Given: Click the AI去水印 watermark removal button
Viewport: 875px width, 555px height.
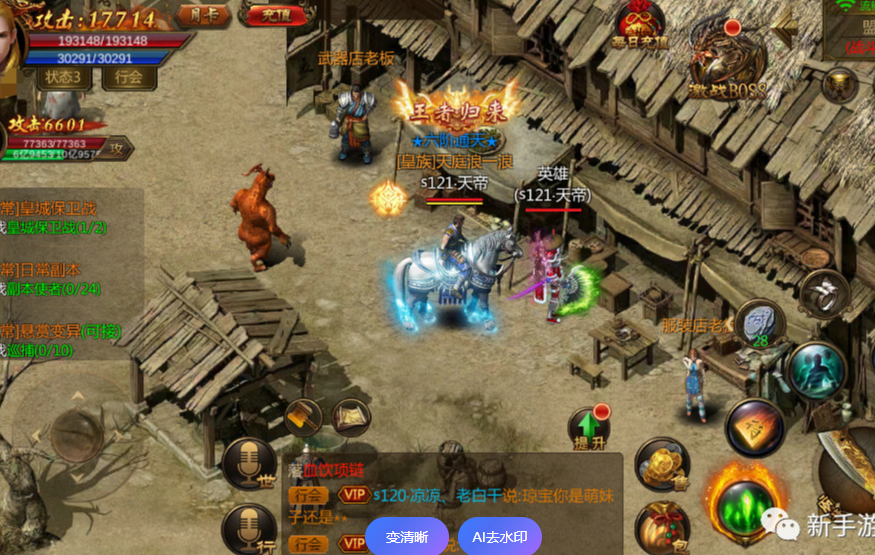Looking at the screenshot, I should (x=500, y=537).
